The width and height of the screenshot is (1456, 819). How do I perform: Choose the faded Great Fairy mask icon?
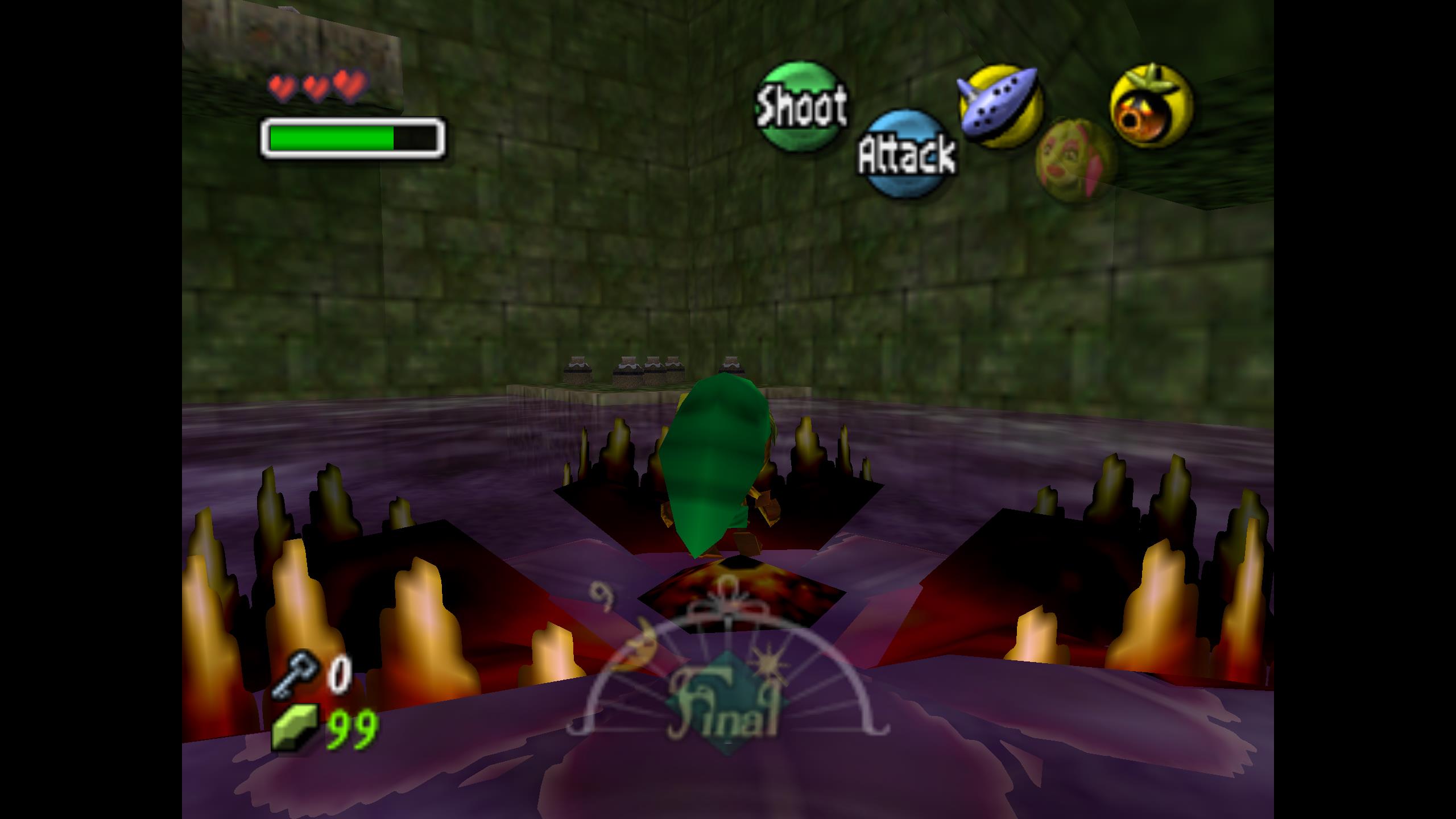click(x=1075, y=160)
